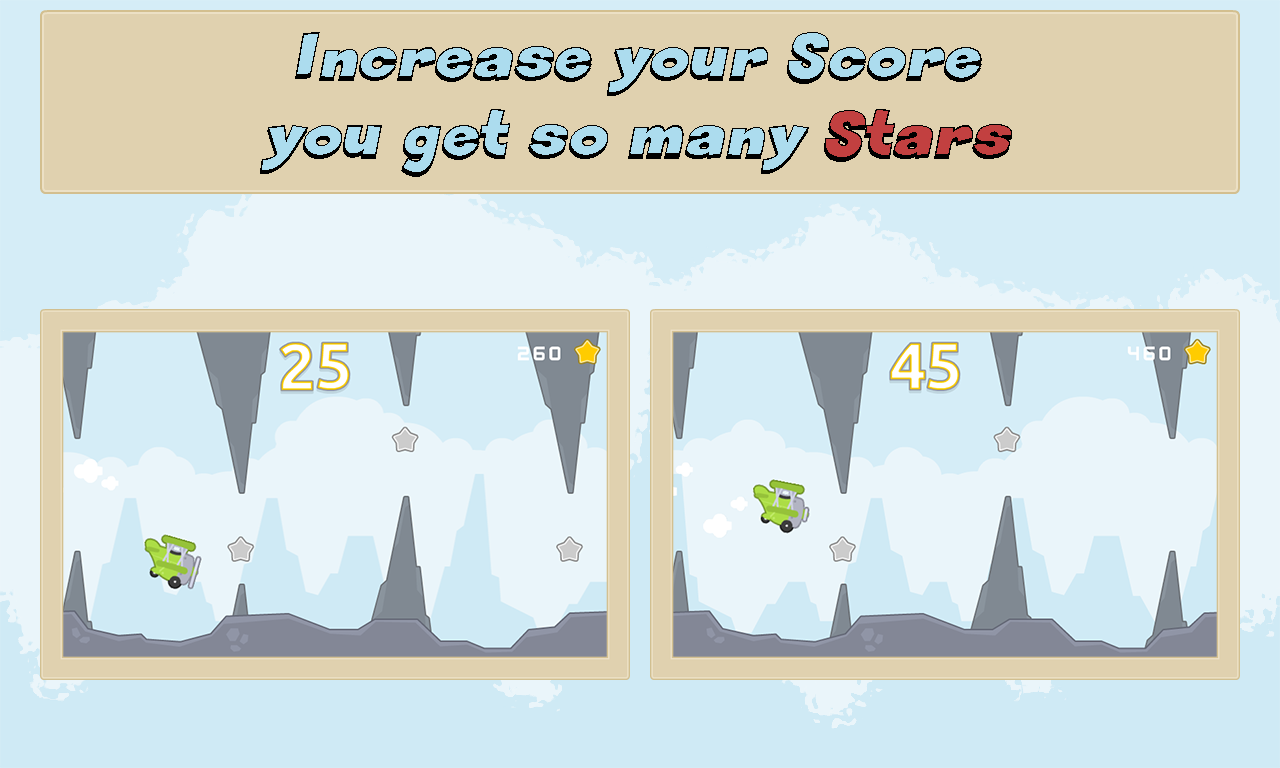Click the gray star near the right plane's wheels
The height and width of the screenshot is (768, 1280).
pos(843,549)
